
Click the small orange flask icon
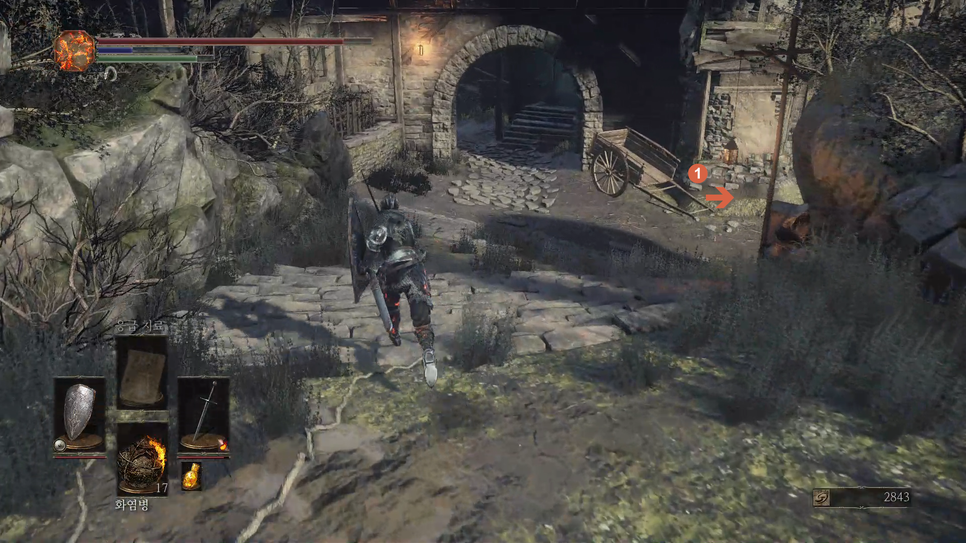pos(190,476)
